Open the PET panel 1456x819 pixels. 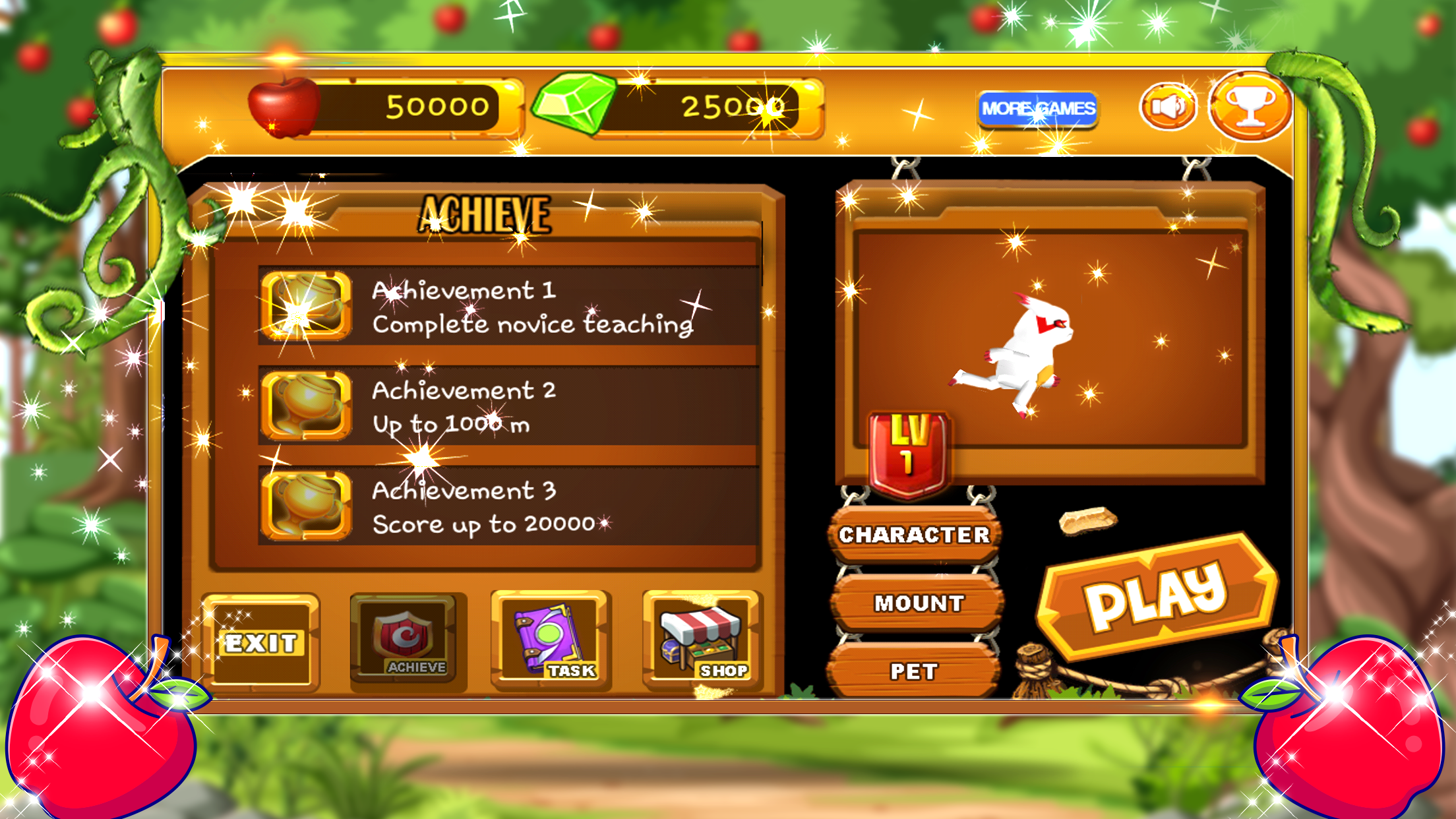(915, 671)
